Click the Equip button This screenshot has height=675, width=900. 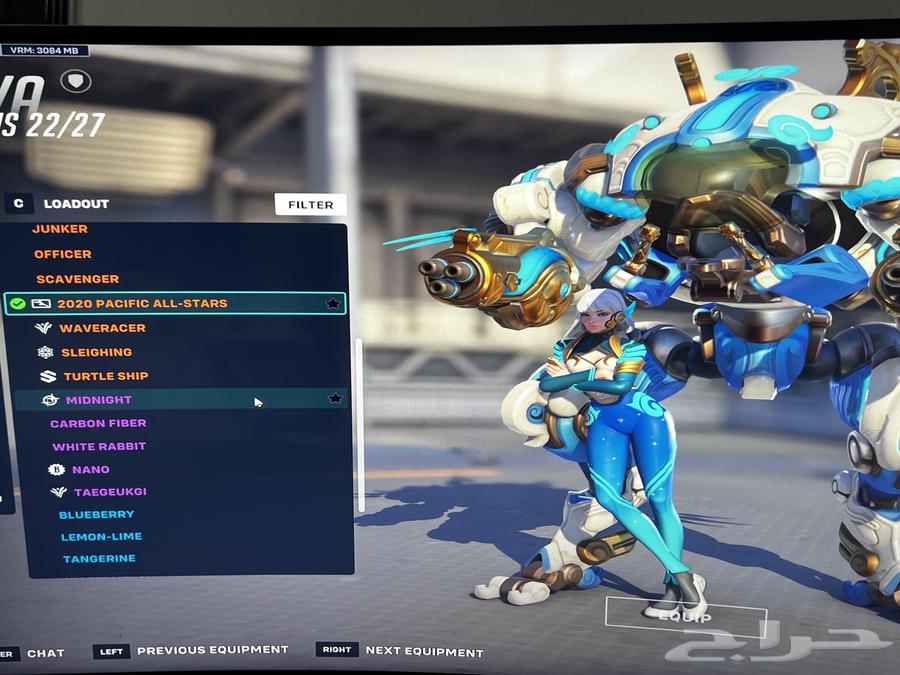(x=685, y=617)
